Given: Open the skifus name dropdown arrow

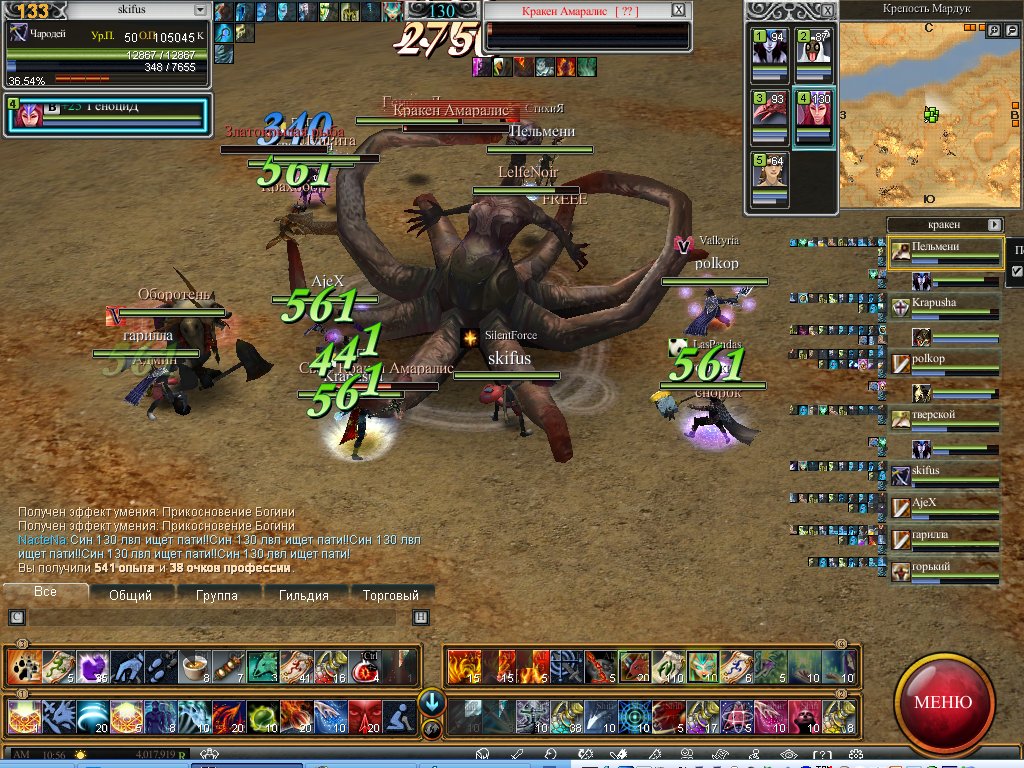Looking at the screenshot, I should (x=200, y=10).
